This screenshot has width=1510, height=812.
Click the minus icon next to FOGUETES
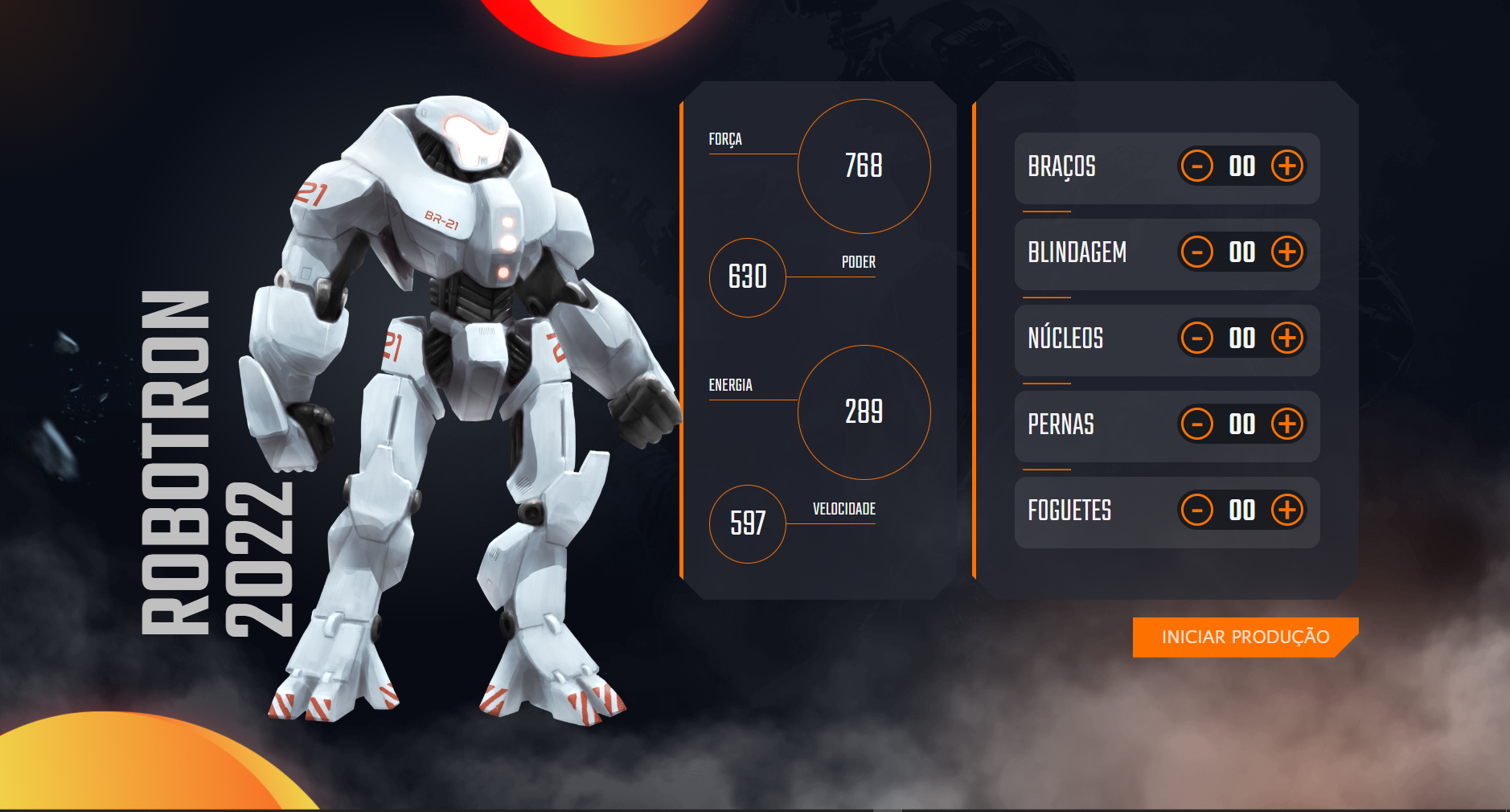click(1197, 511)
